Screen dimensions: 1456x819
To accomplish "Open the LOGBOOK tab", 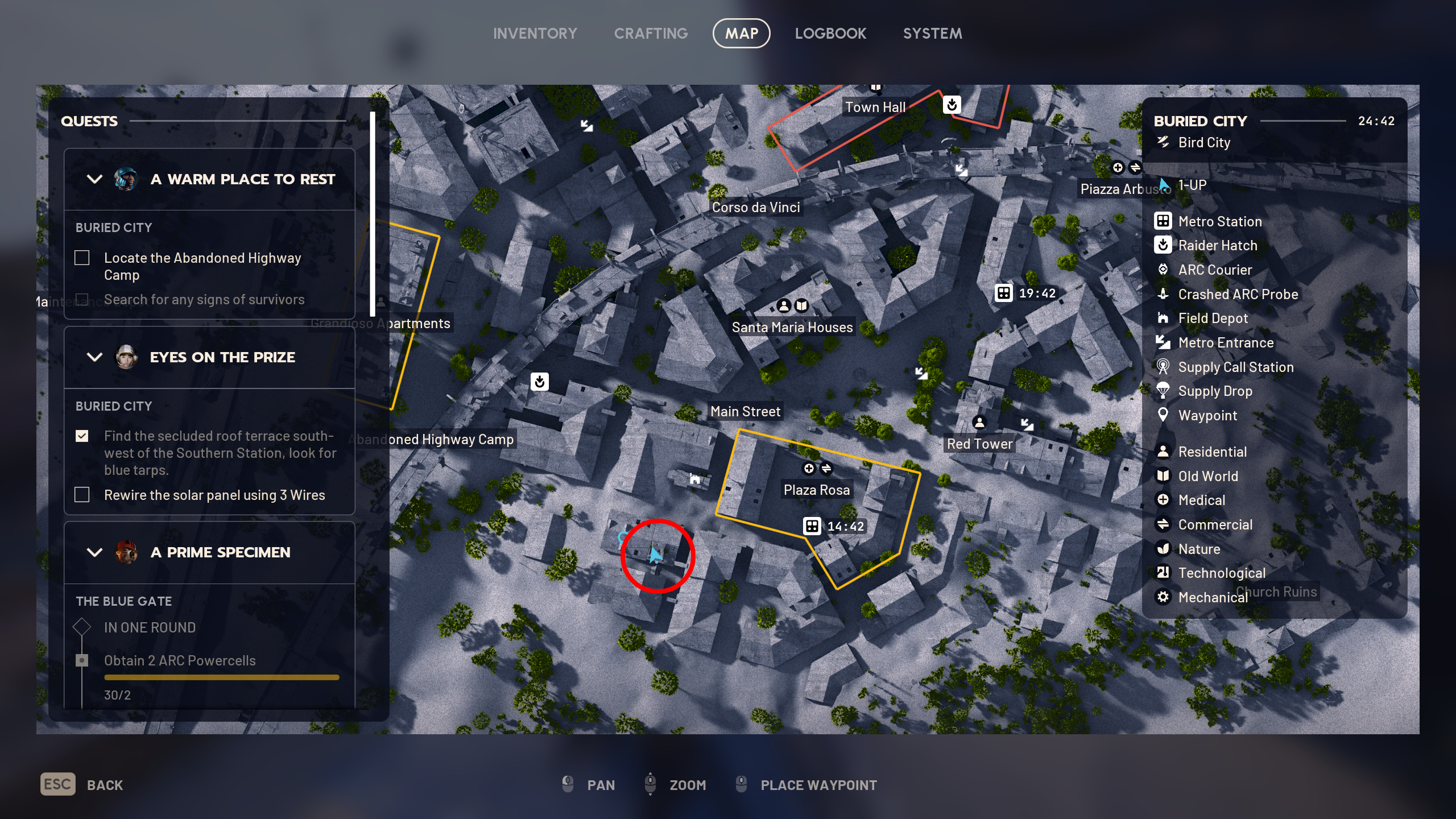I will pyautogui.click(x=831, y=33).
